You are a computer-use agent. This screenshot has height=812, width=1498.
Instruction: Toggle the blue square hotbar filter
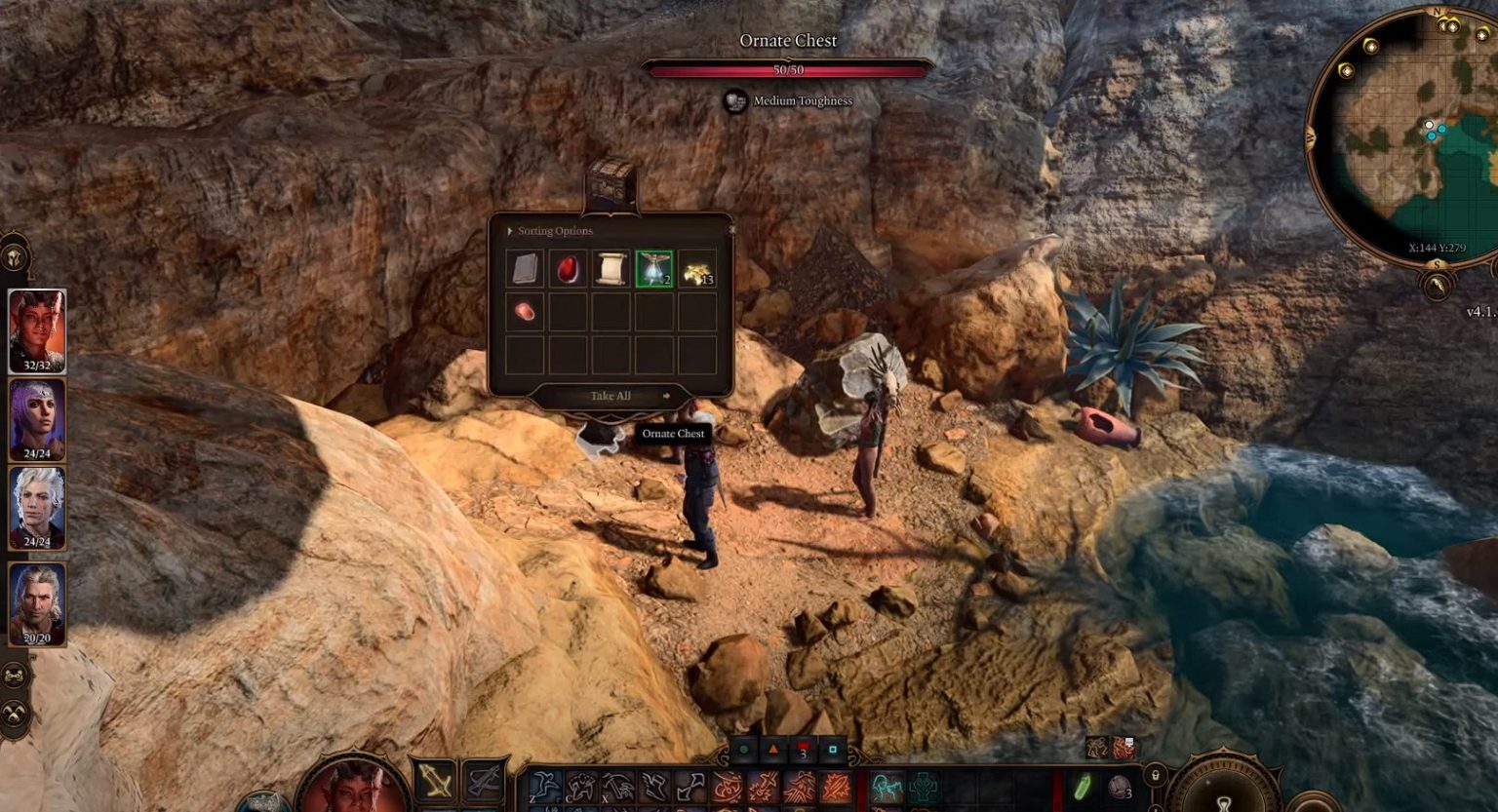click(832, 748)
